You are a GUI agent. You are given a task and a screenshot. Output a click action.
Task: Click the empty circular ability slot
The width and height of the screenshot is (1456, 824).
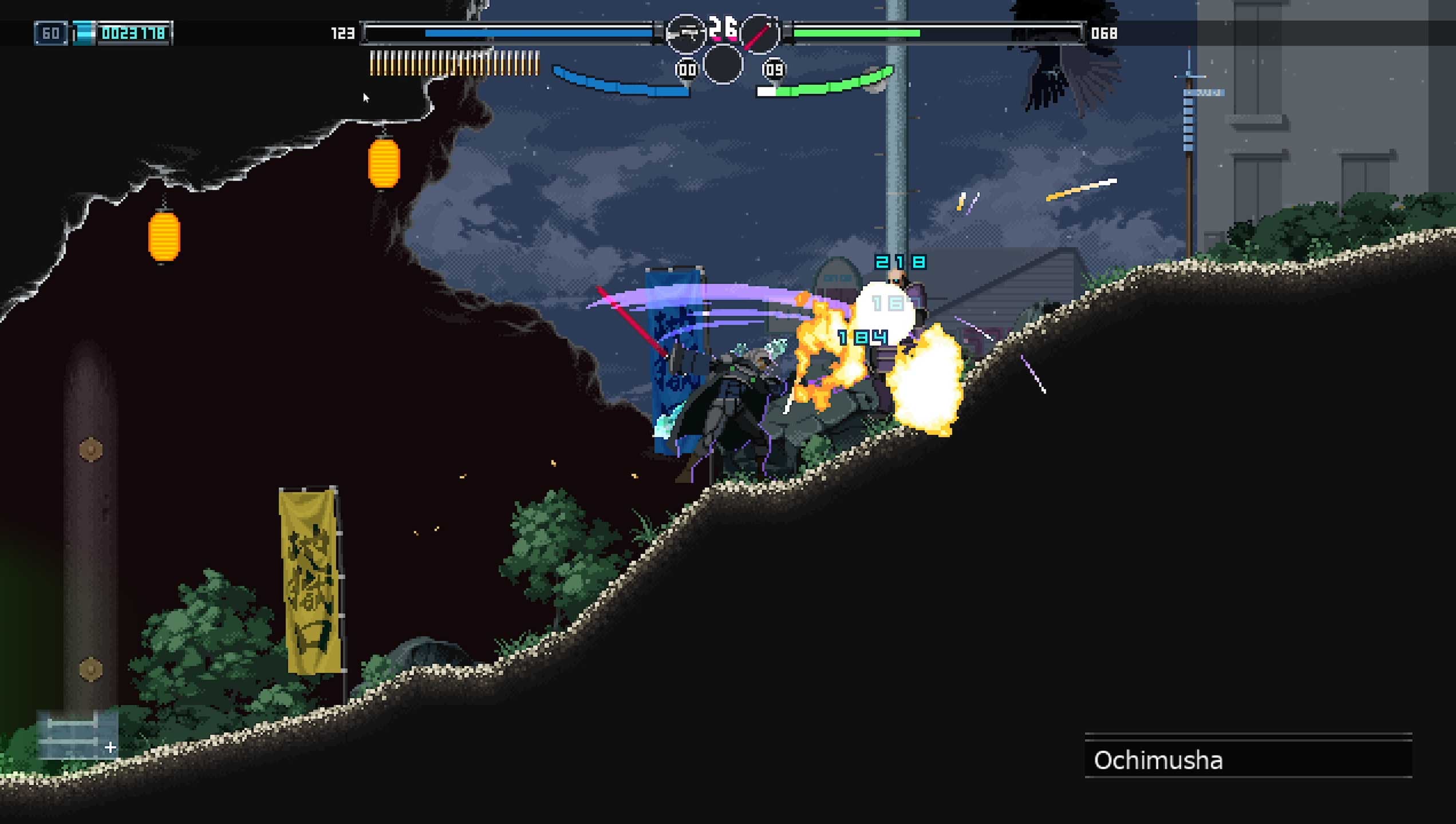pos(723,64)
